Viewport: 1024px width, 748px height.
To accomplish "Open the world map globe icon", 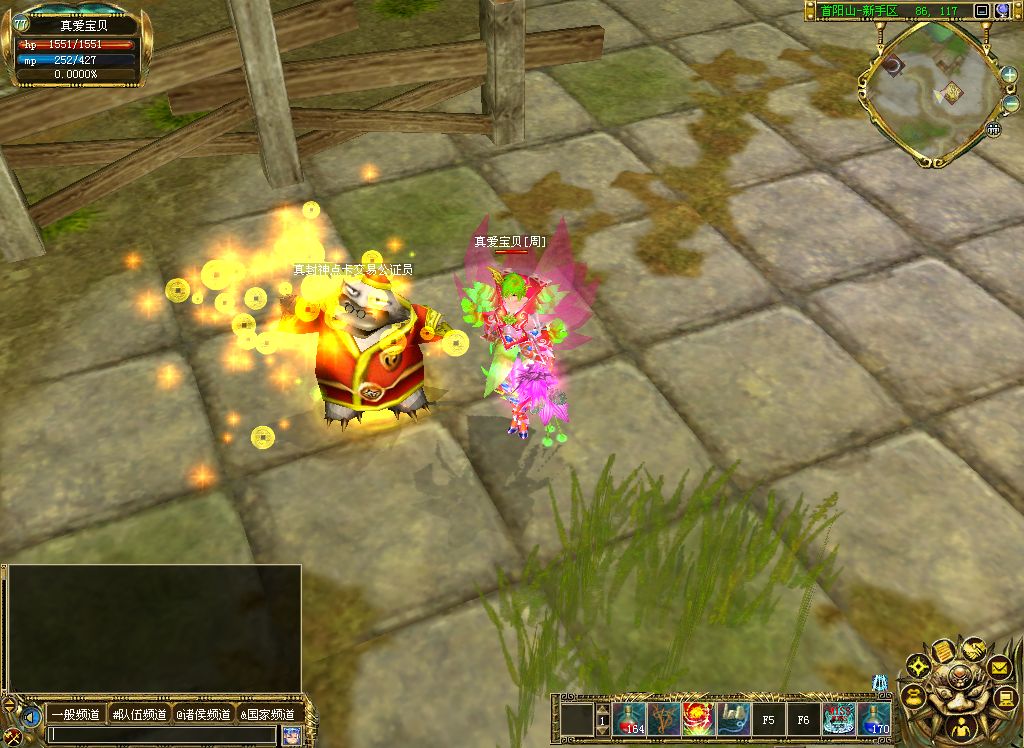I will tap(1004, 11).
